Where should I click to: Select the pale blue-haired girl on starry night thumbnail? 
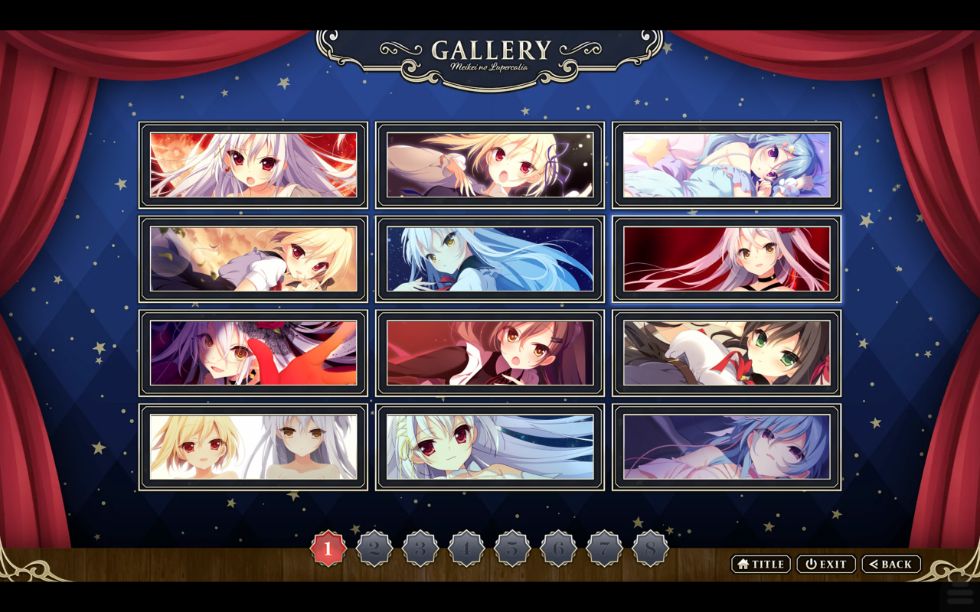point(490,259)
